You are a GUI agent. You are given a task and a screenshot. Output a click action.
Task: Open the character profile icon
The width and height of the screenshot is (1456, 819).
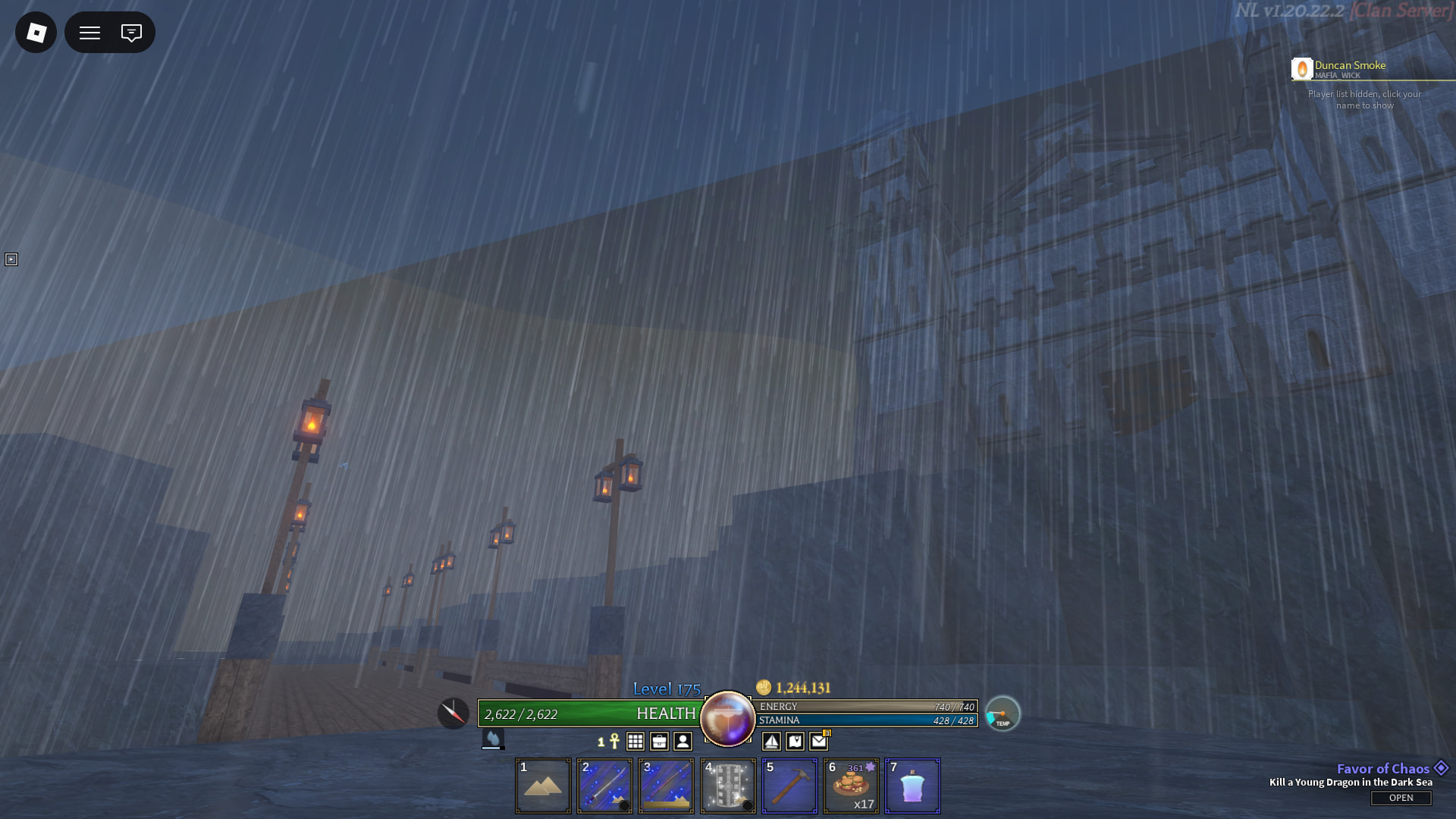pos(682,741)
